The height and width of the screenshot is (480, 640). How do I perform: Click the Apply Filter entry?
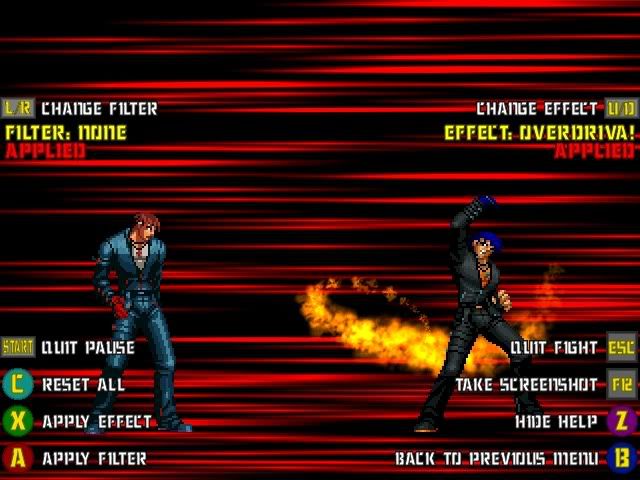coord(94,459)
